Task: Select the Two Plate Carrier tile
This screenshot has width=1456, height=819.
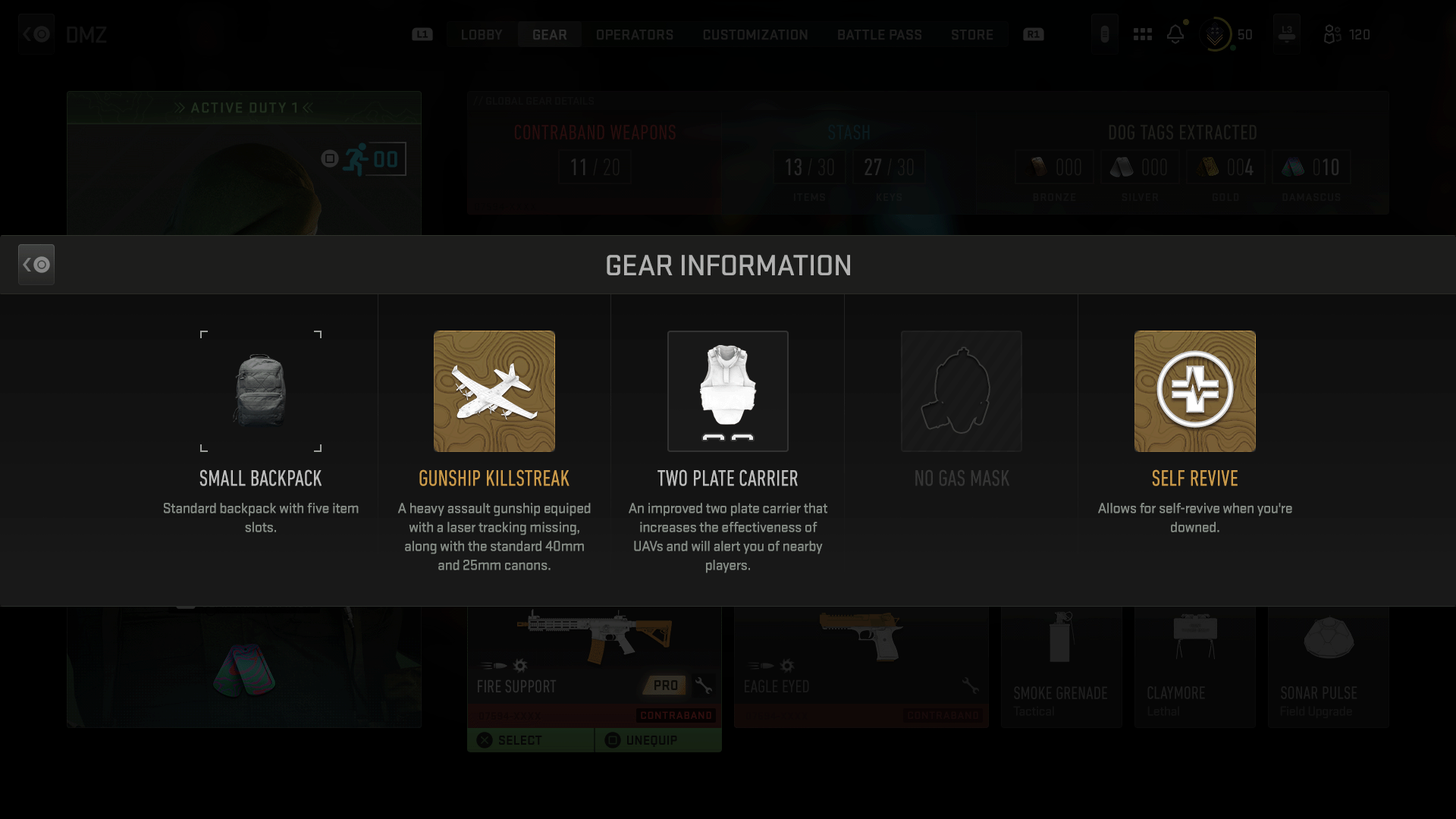Action: 727,391
